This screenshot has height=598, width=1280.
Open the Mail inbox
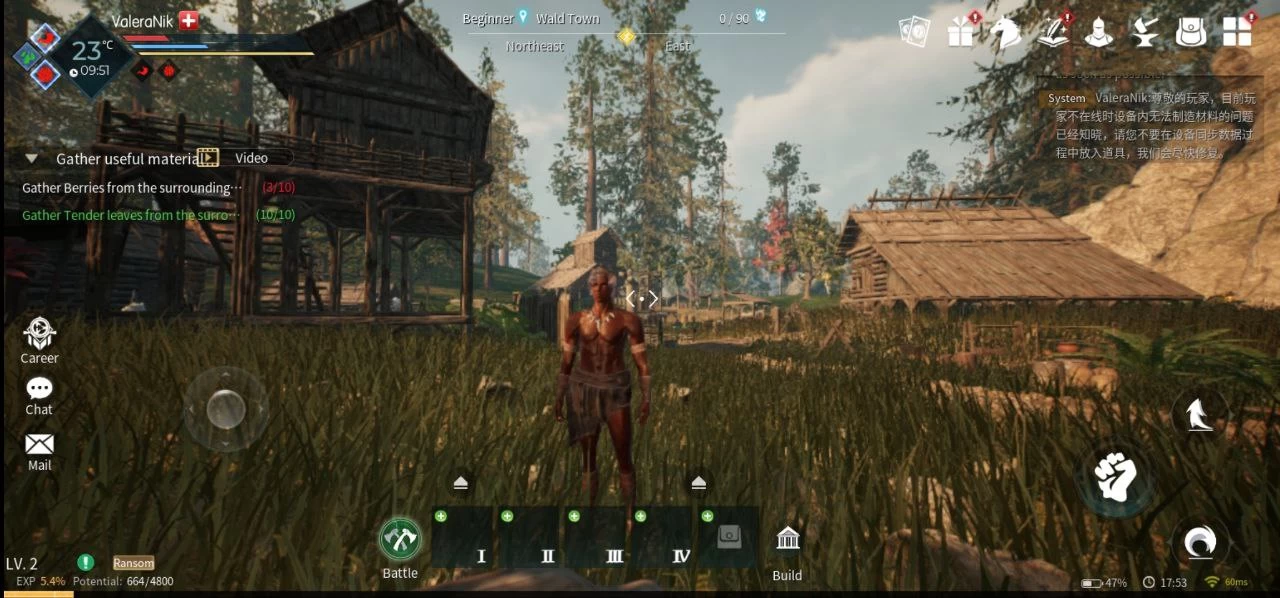click(x=39, y=449)
